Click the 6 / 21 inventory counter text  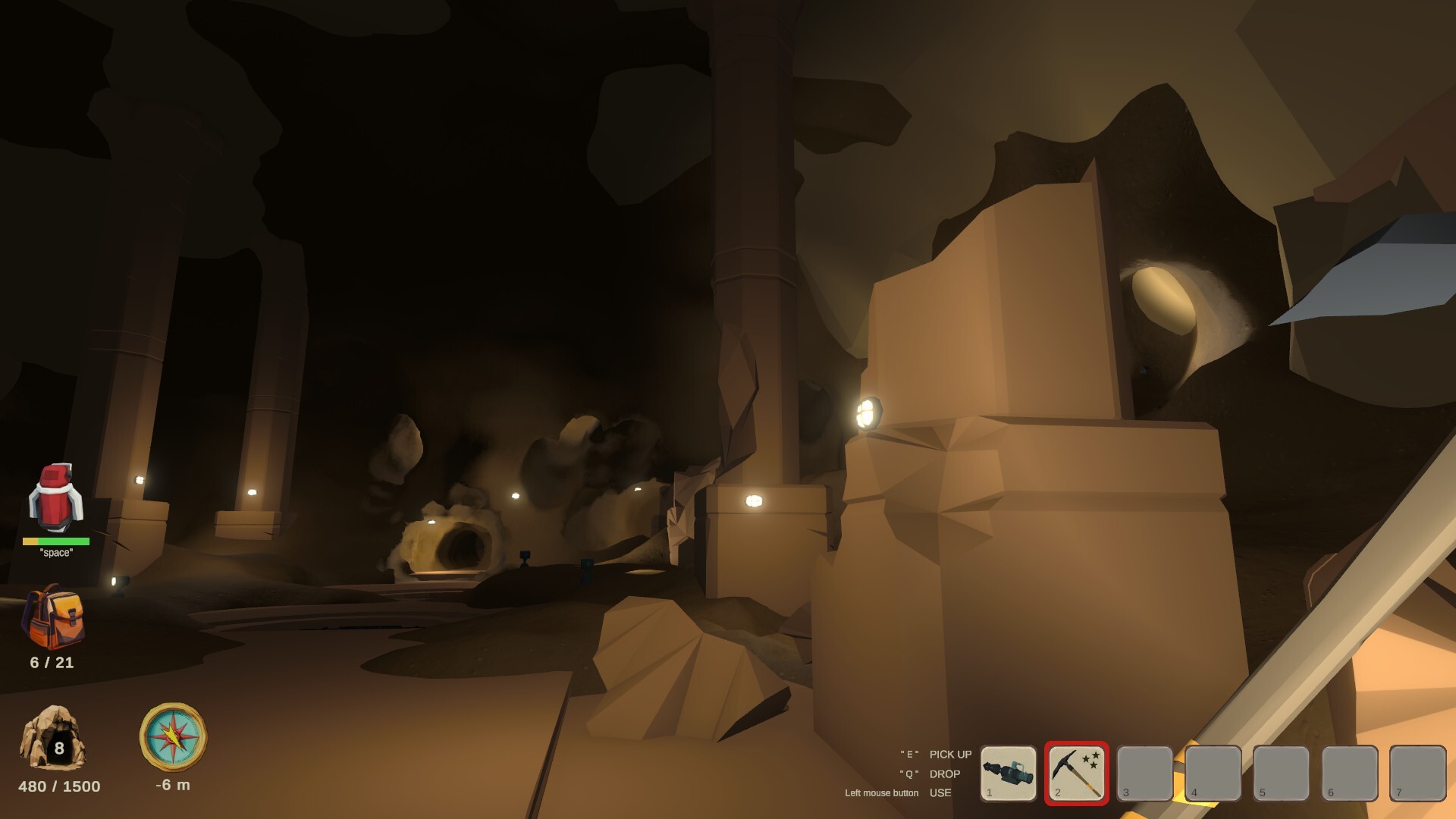pyautogui.click(x=50, y=663)
